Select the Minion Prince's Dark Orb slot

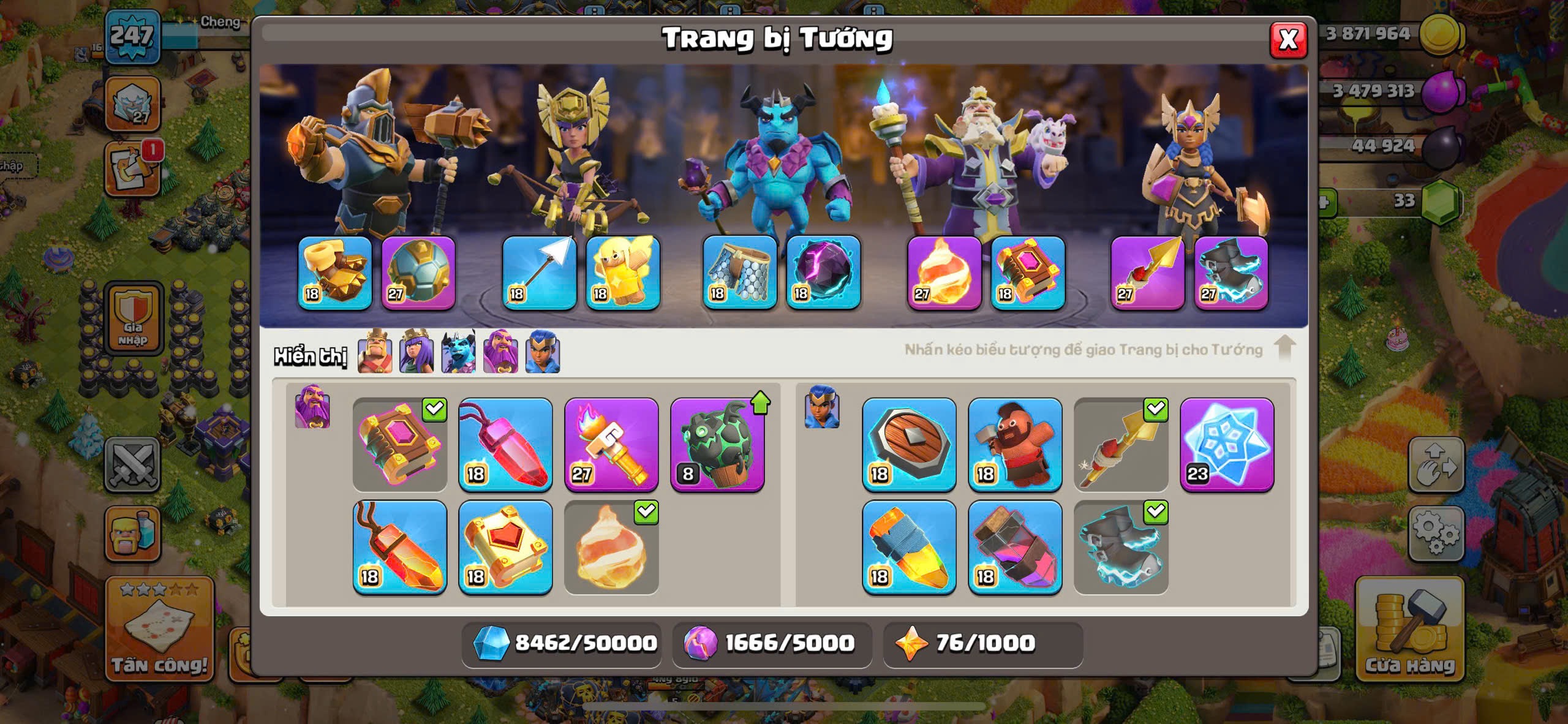tap(823, 273)
